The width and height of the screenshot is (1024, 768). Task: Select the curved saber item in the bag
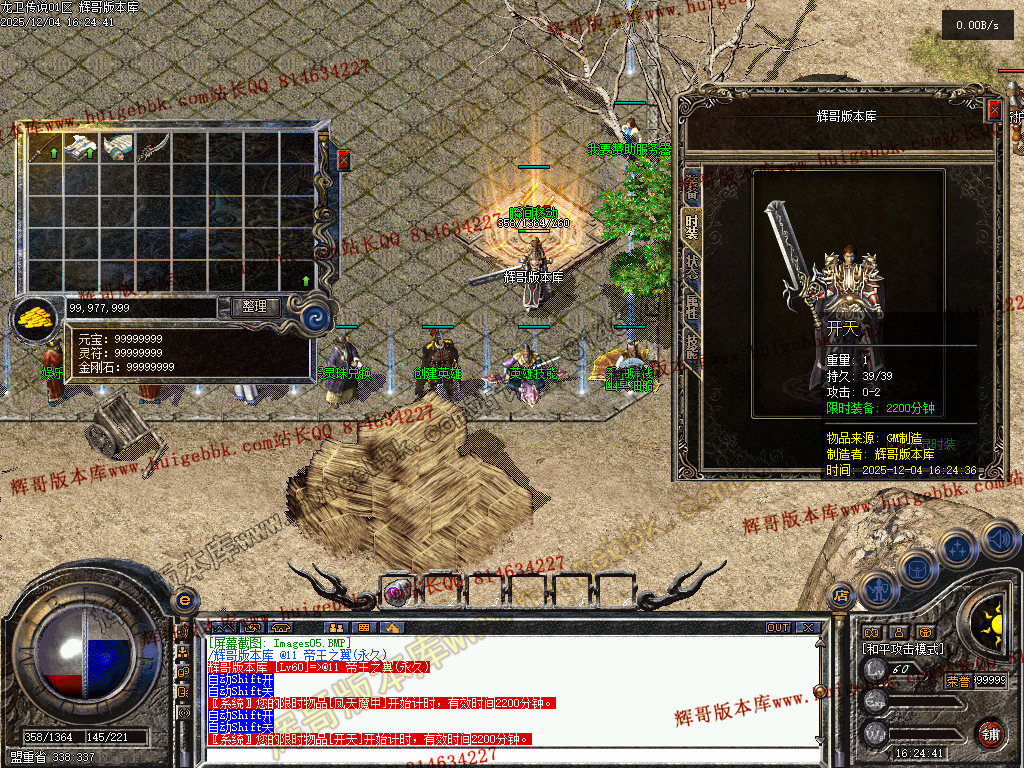point(153,149)
